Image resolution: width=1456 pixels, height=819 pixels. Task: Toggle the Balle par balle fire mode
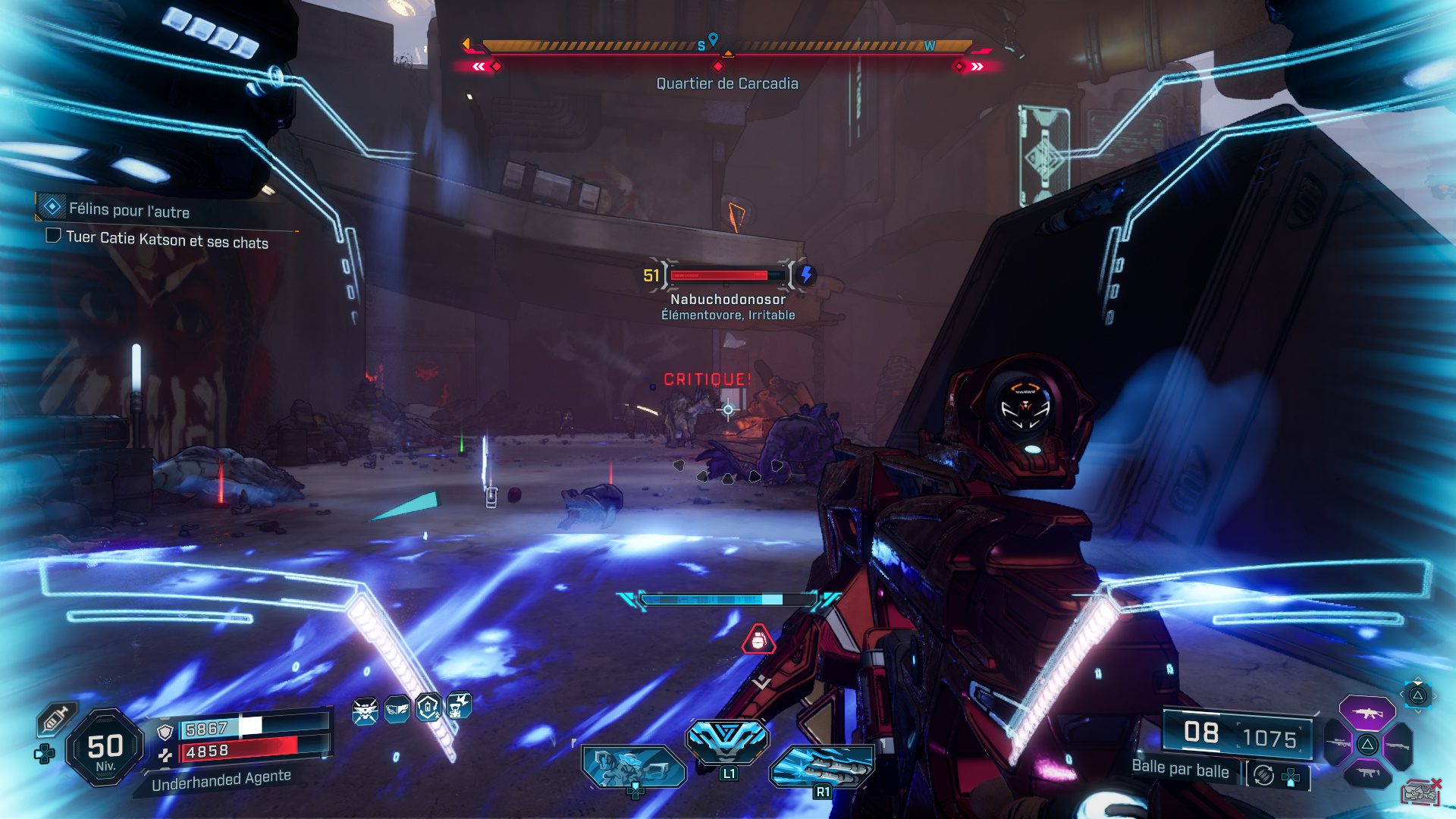pos(1263,774)
